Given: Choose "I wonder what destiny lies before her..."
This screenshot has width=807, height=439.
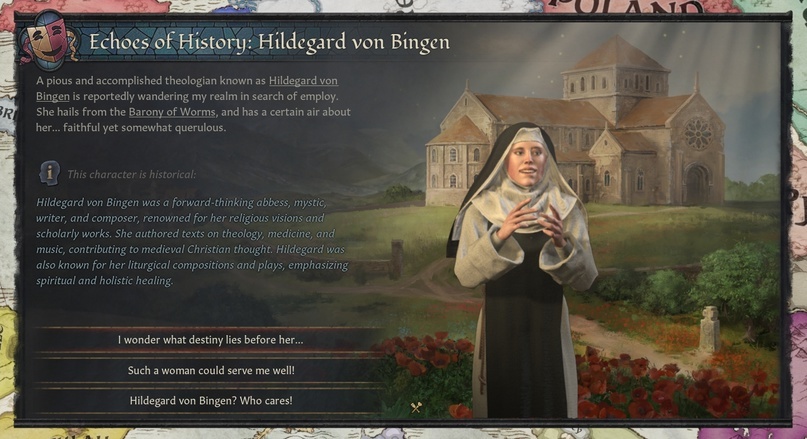Looking at the screenshot, I should (210, 340).
